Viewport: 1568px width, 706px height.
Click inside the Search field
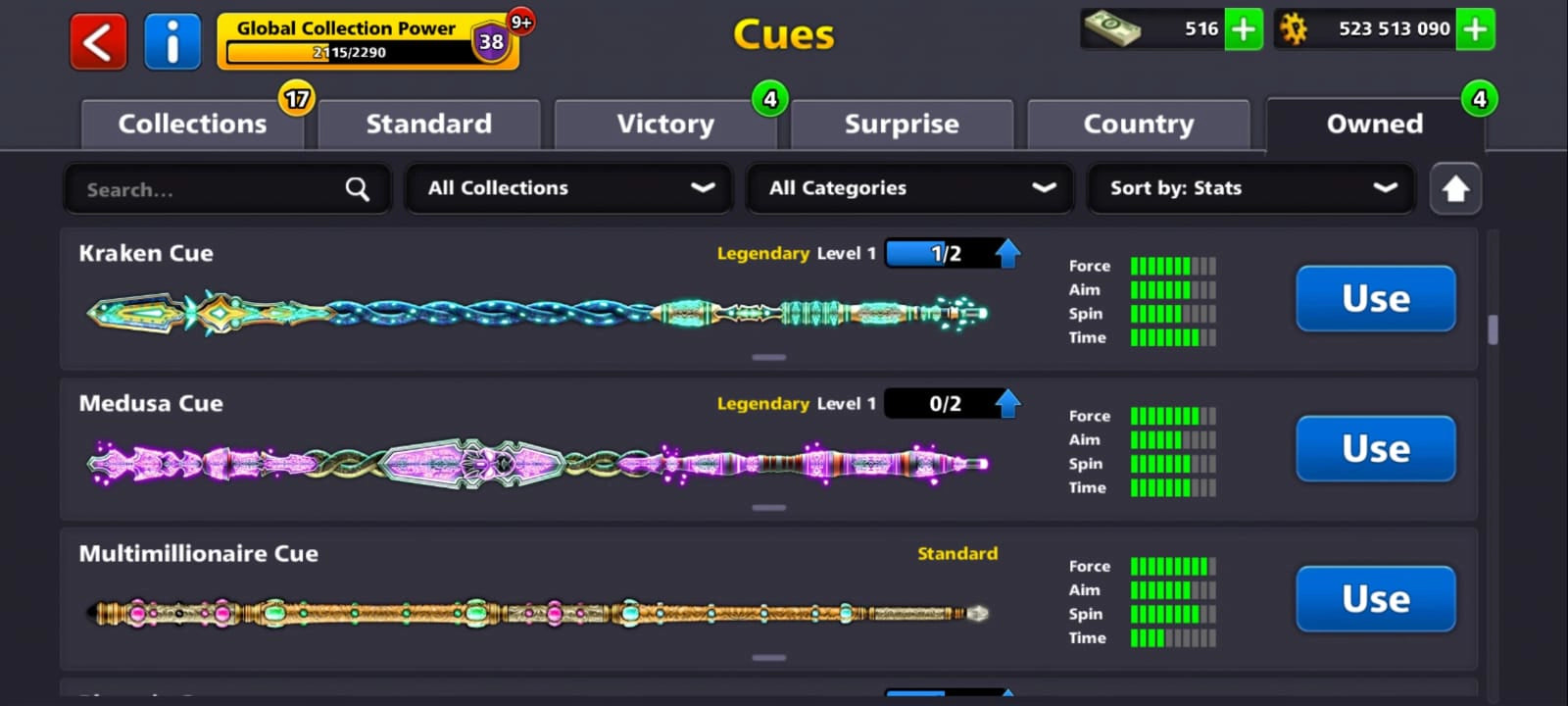196,189
